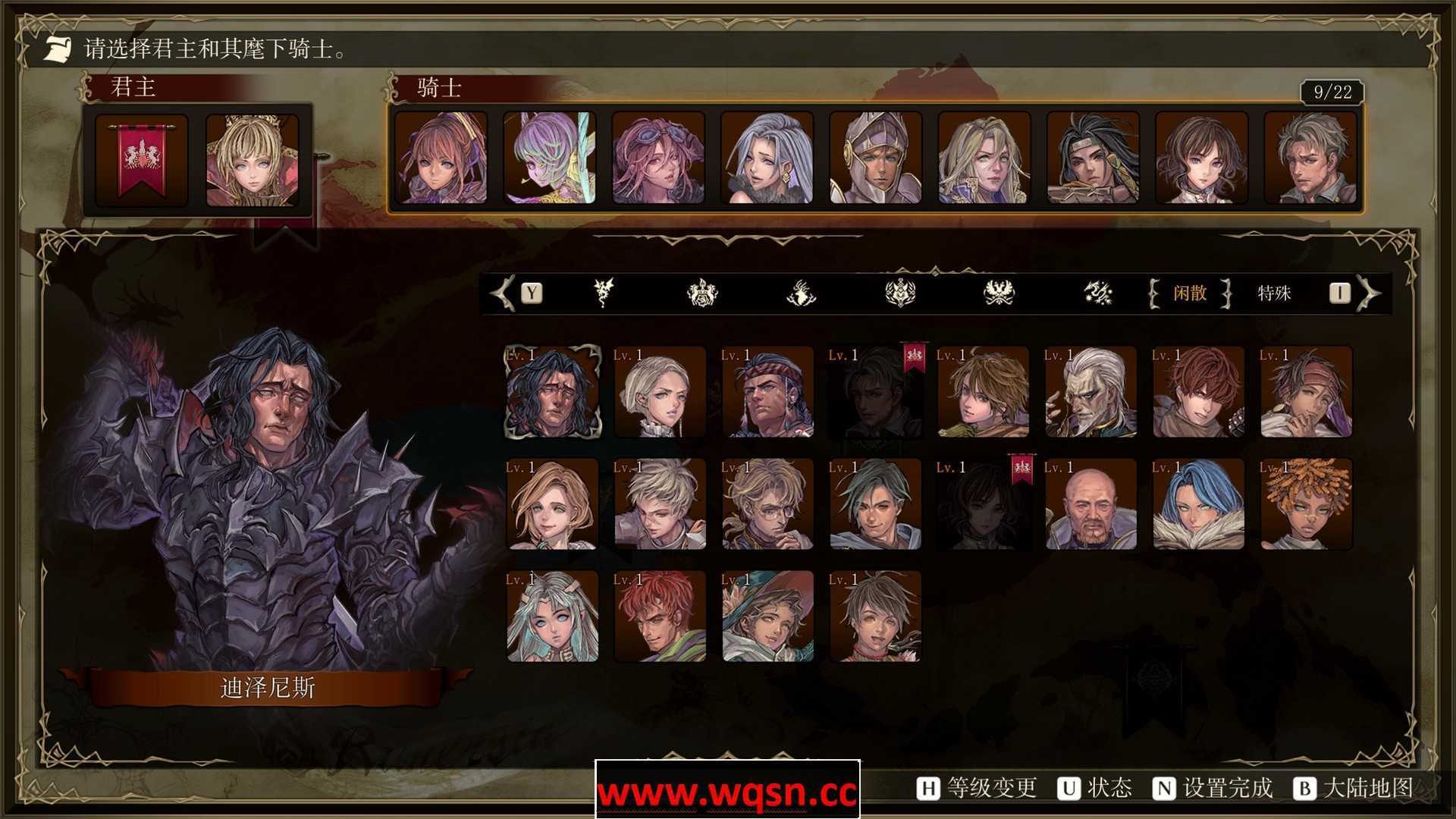Select the stag crest faction filter
Image resolution: width=1456 pixels, height=819 pixels.
tap(802, 294)
